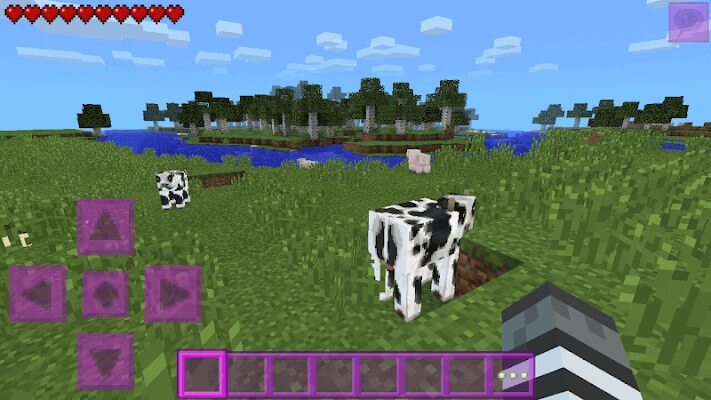This screenshot has height=400, width=711.
Task: Open inventory with the three-dots button
Action: coord(513,375)
